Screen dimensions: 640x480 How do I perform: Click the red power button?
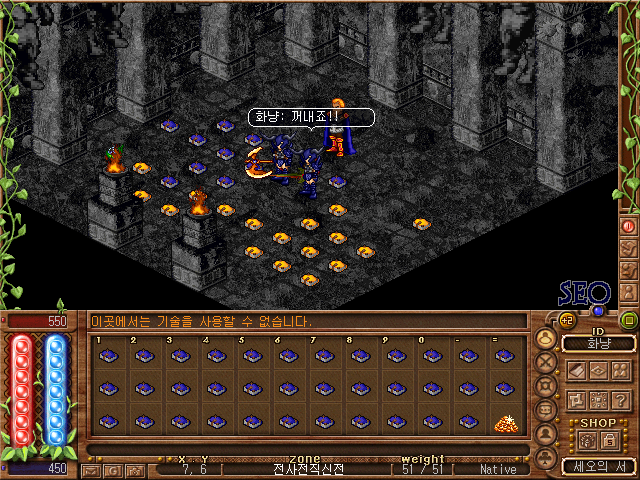629,226
